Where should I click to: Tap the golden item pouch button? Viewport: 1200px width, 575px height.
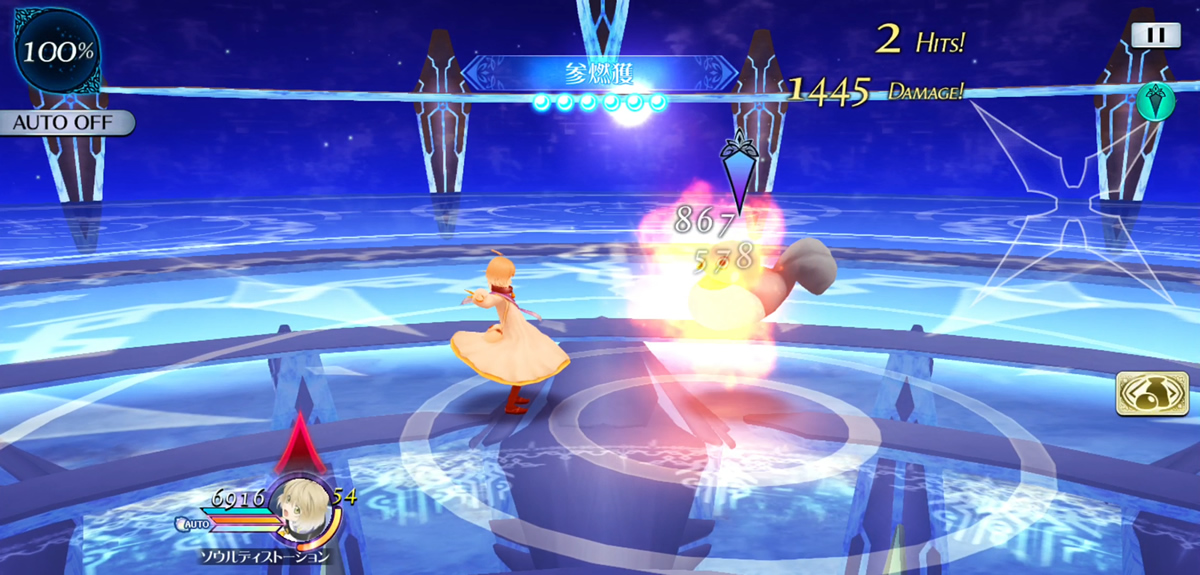pyautogui.click(x=1145, y=393)
